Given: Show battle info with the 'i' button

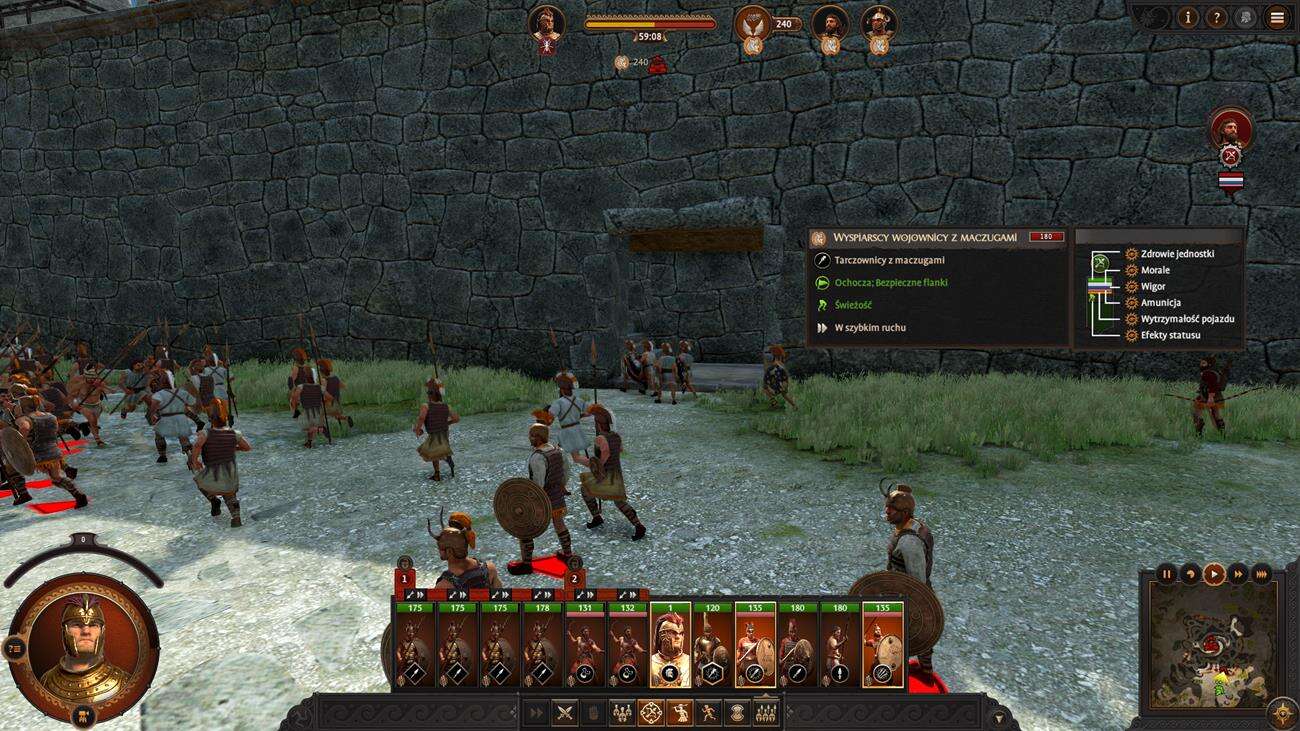Looking at the screenshot, I should click(1188, 17).
